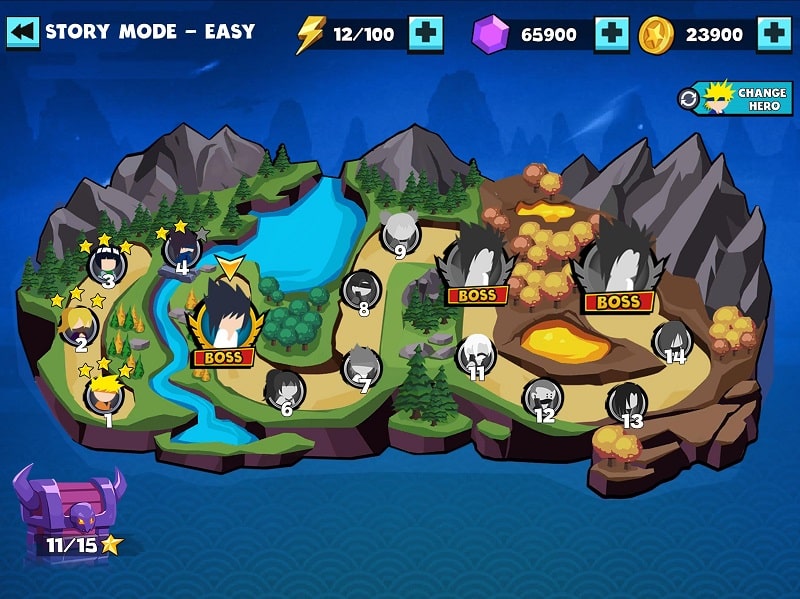Viewport: 800px width, 599px height.
Task: Buy purple gems with the plus button
Action: click(x=612, y=34)
